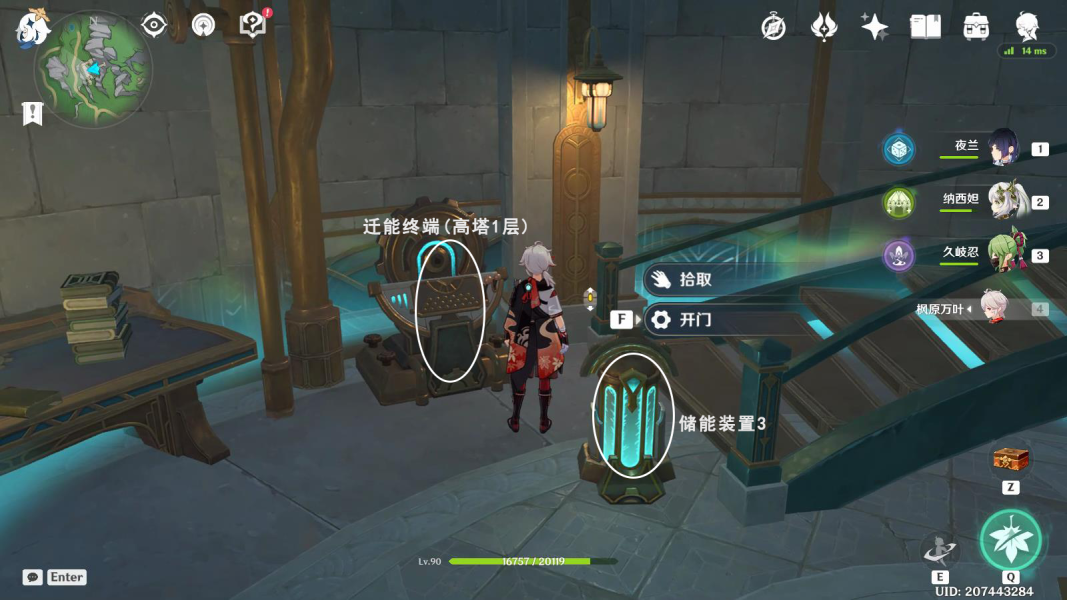This screenshot has height=600, width=1067.
Task: Choose the 开门 open door option
Action: 696,320
